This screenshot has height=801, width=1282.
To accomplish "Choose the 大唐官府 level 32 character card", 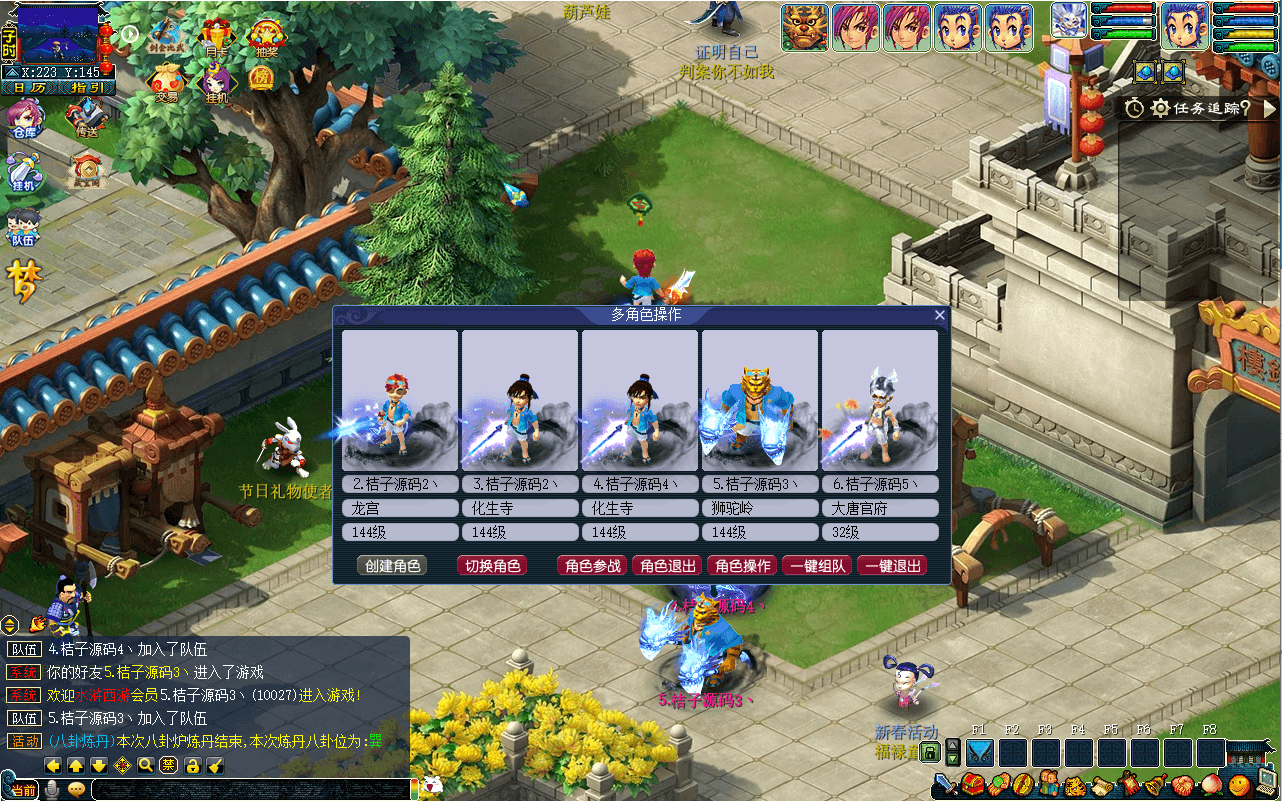I will pyautogui.click(x=880, y=400).
